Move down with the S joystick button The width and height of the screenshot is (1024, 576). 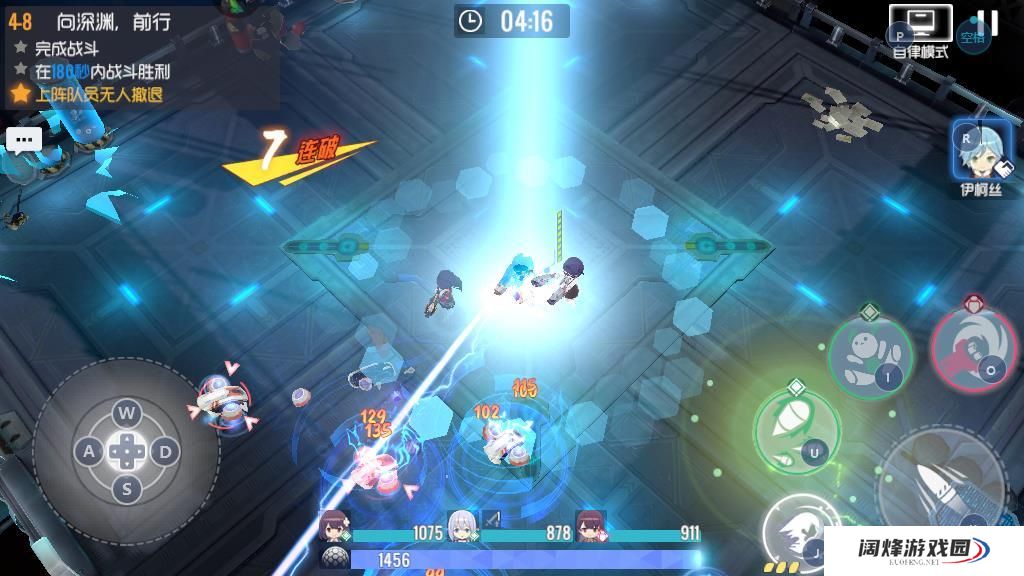pos(126,490)
